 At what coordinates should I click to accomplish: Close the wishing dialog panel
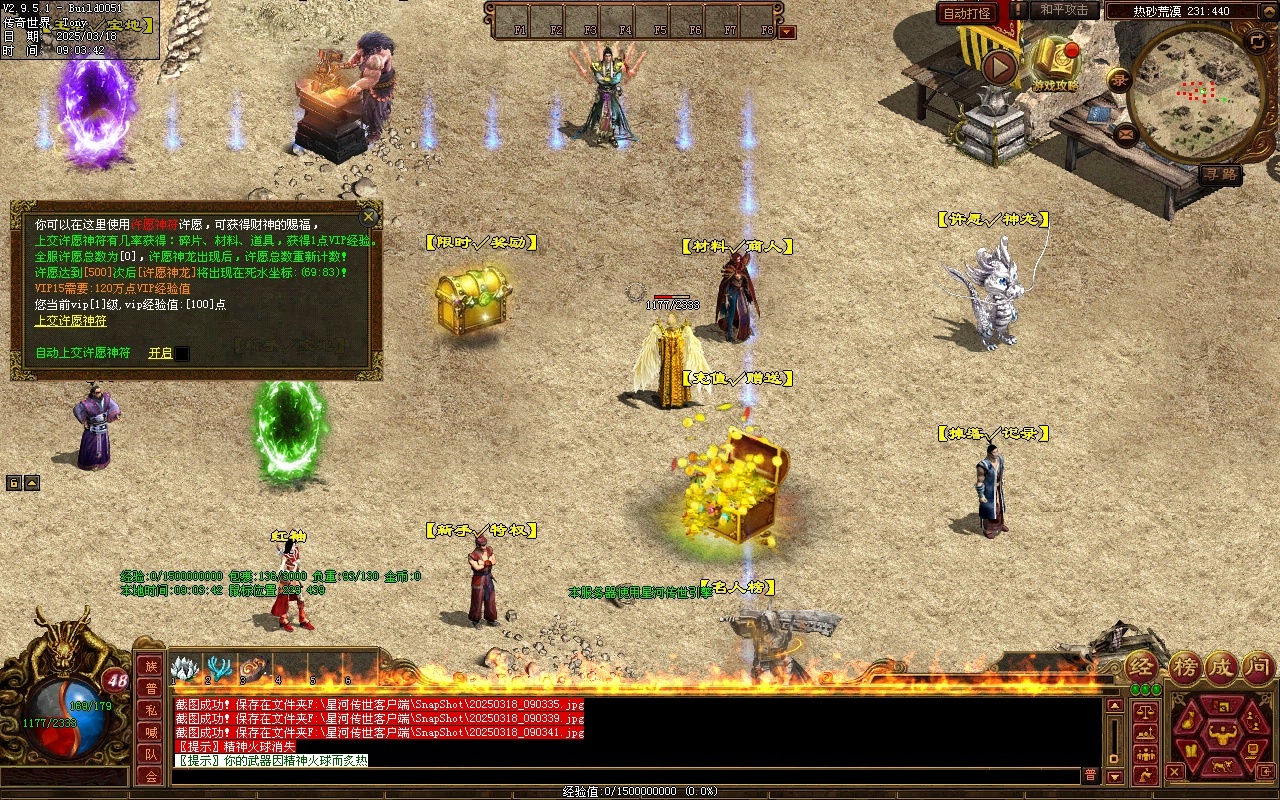(x=369, y=216)
